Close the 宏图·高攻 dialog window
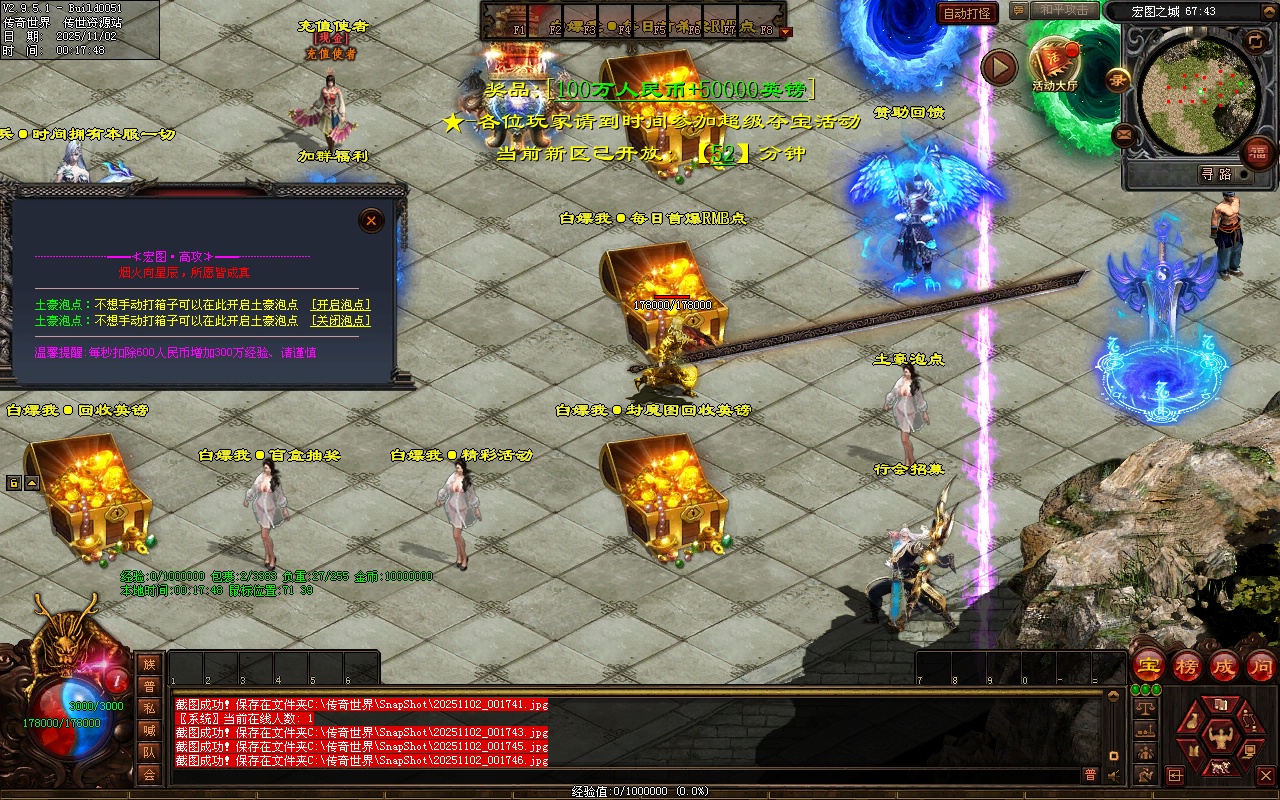 tap(371, 220)
